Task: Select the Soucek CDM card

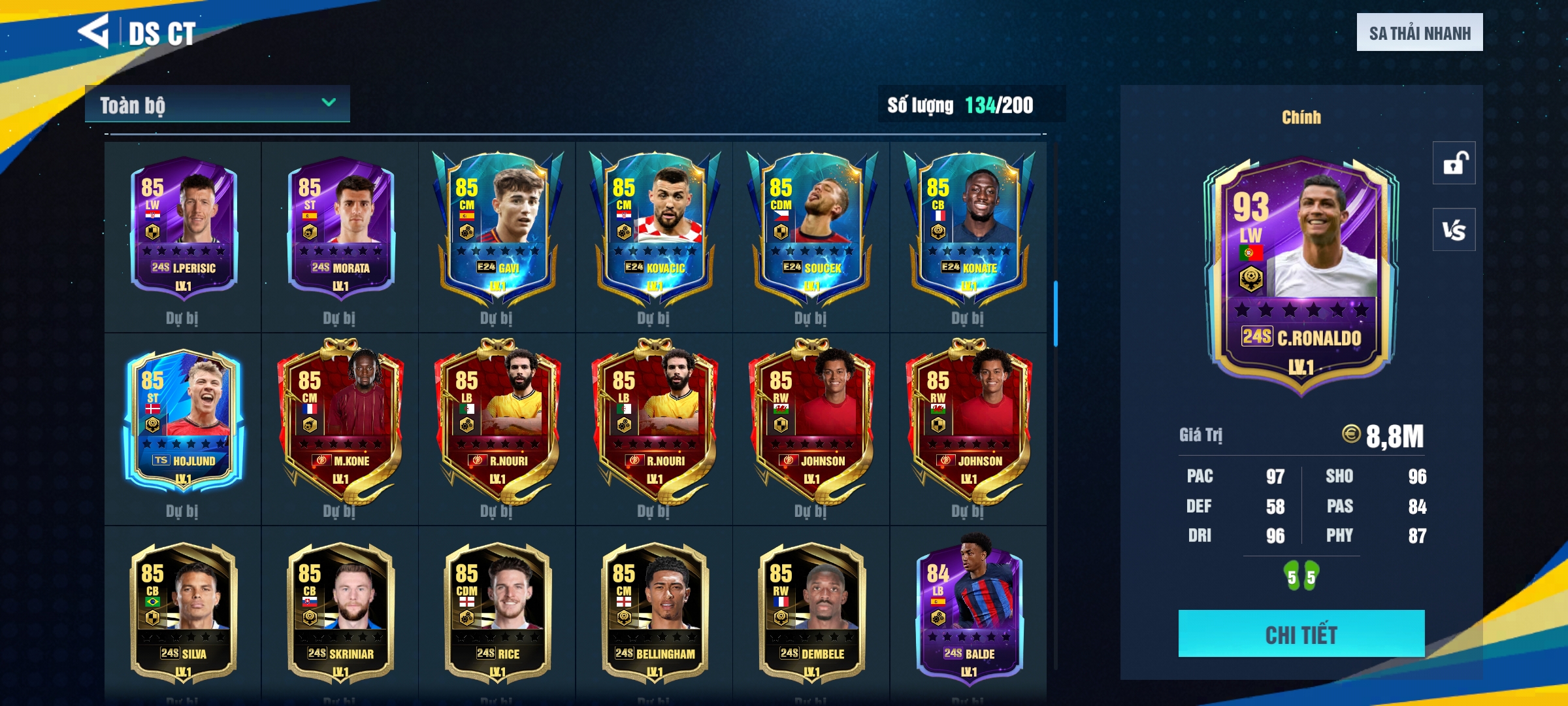Action: coord(811,229)
